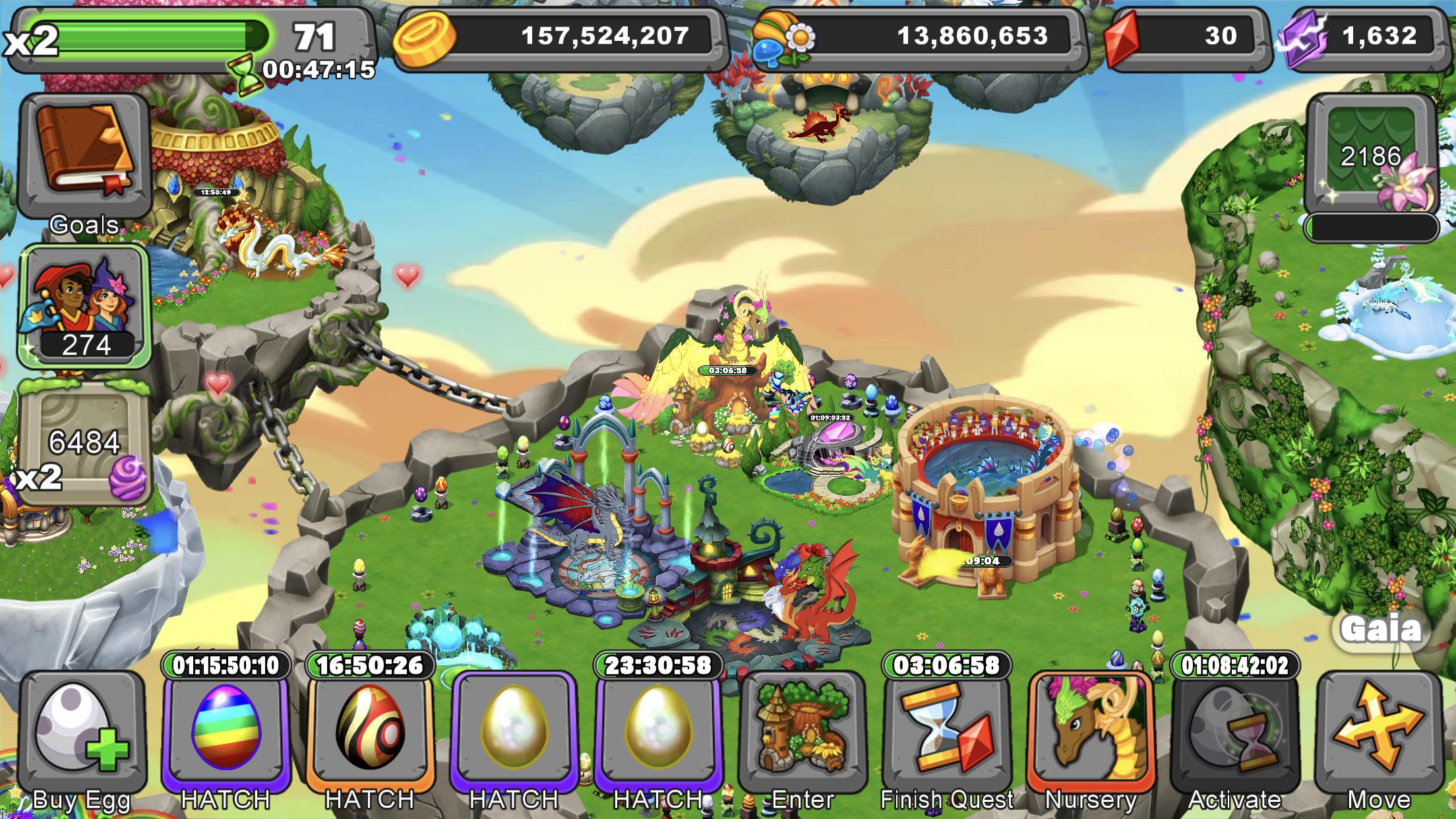Screen dimensions: 1456x819
Task: Select the treats flower counter showing 13,860,653
Action: tap(857, 38)
